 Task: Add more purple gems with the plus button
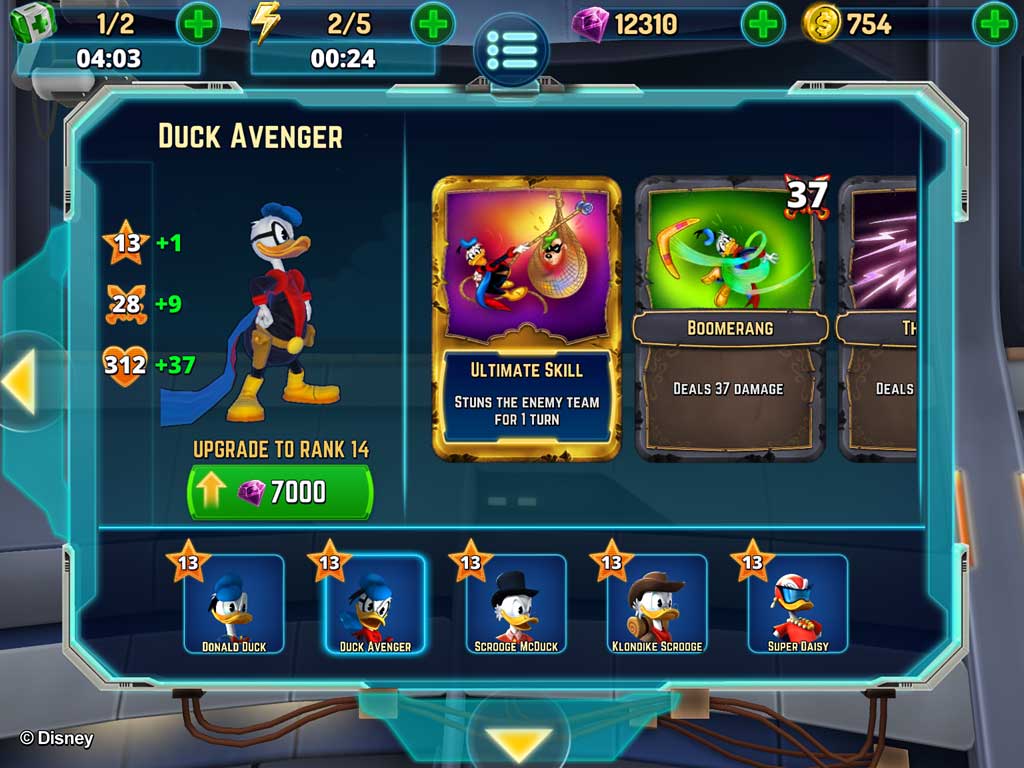point(763,24)
